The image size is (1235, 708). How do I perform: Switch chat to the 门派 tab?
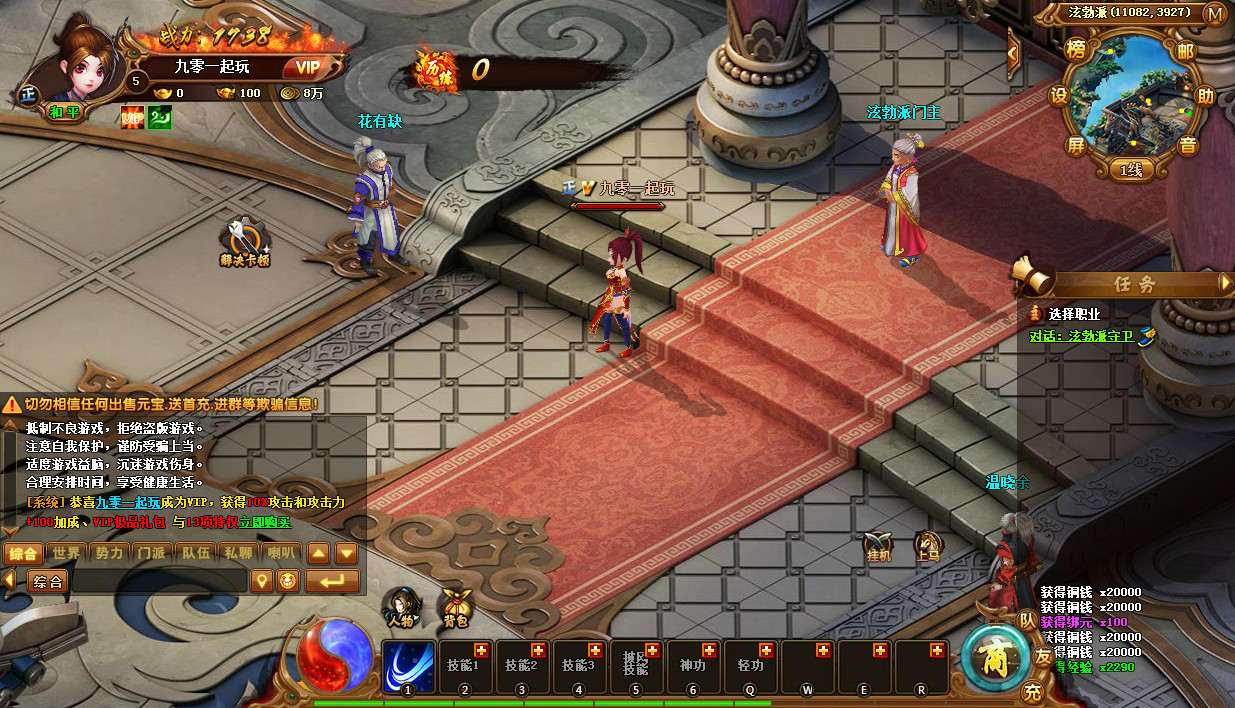coord(152,553)
